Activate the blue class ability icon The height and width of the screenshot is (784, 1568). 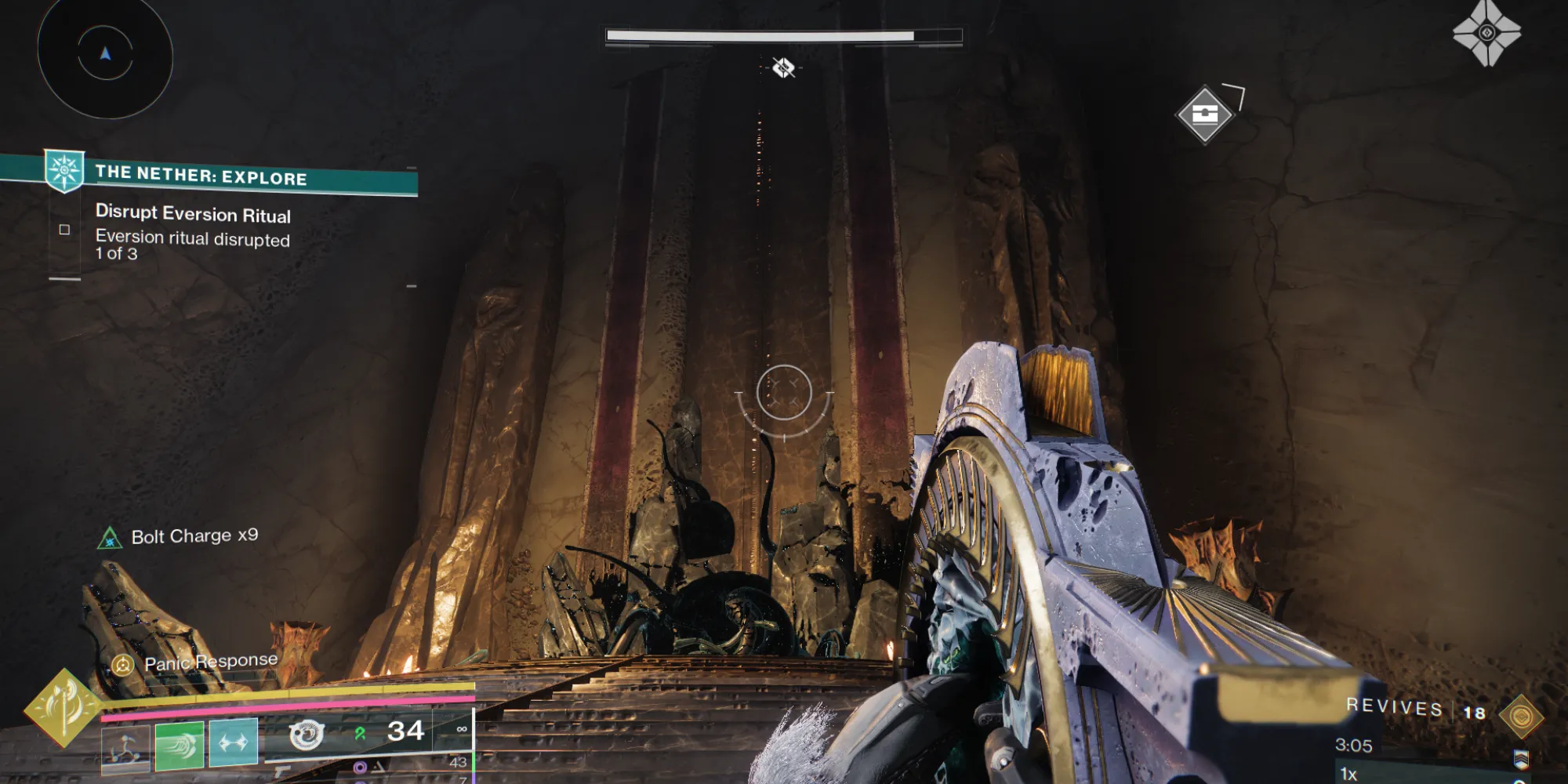tap(233, 742)
